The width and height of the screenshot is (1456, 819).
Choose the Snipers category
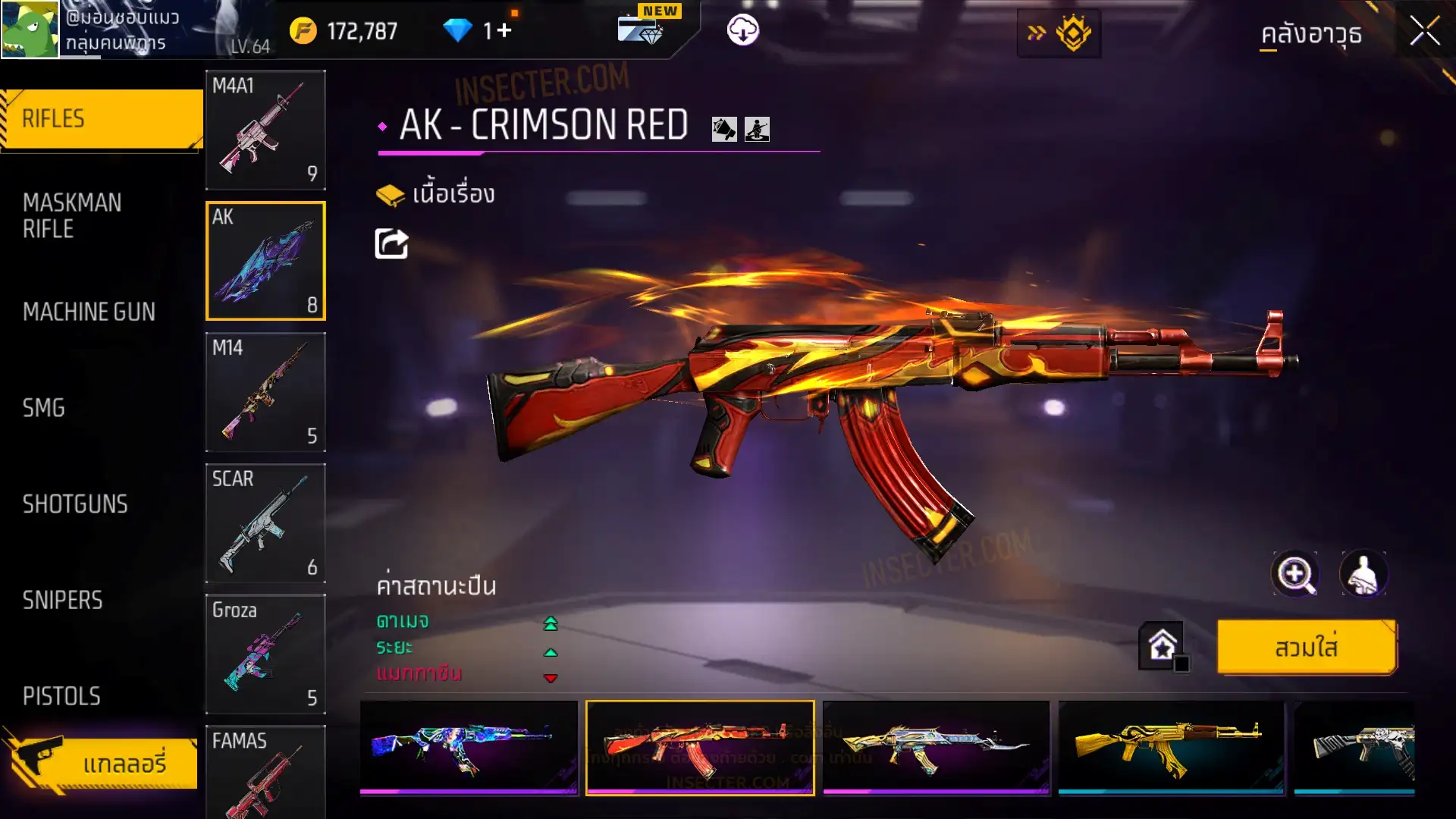(62, 601)
